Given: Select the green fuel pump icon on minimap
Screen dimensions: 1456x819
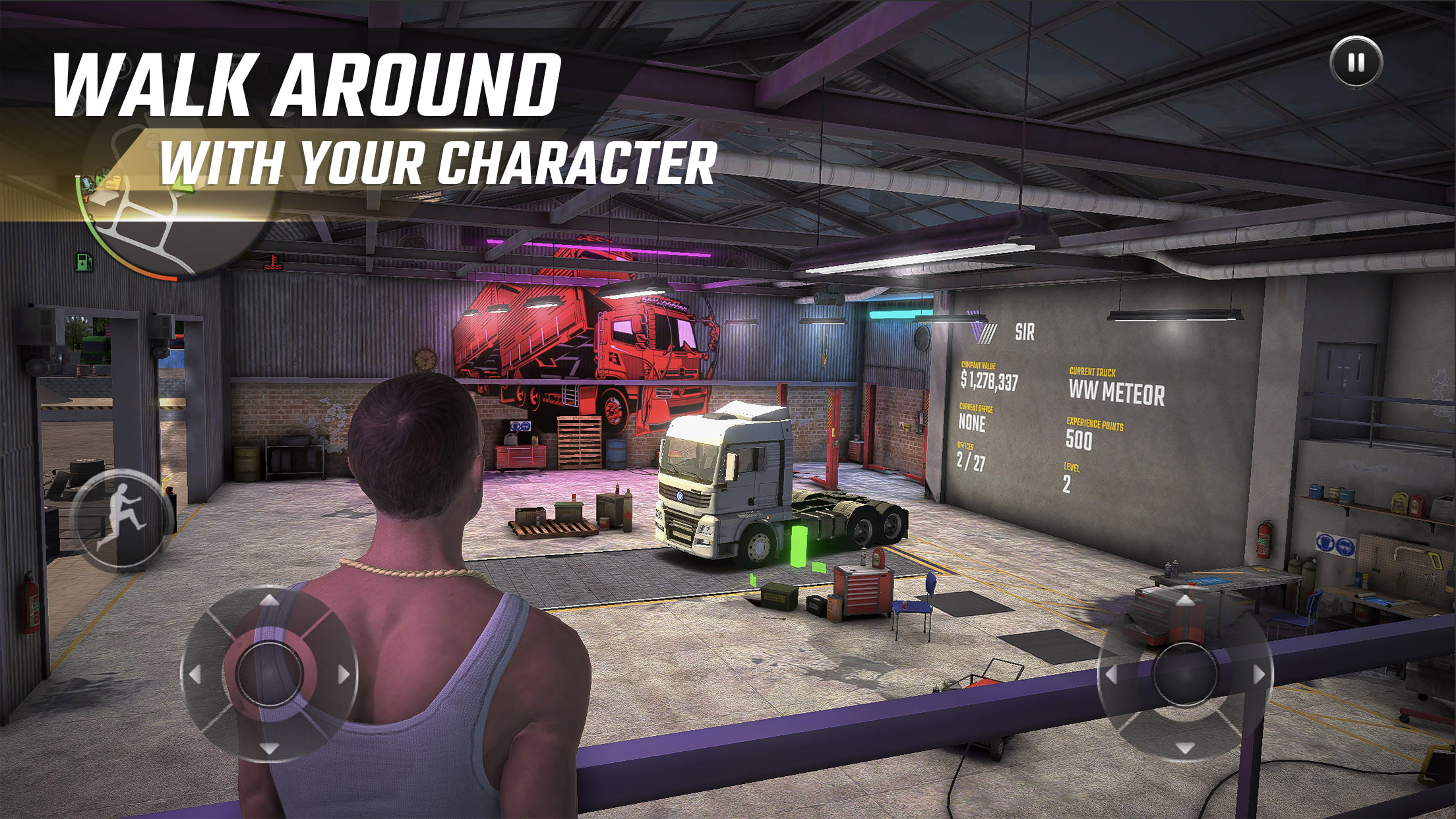Looking at the screenshot, I should [83, 263].
